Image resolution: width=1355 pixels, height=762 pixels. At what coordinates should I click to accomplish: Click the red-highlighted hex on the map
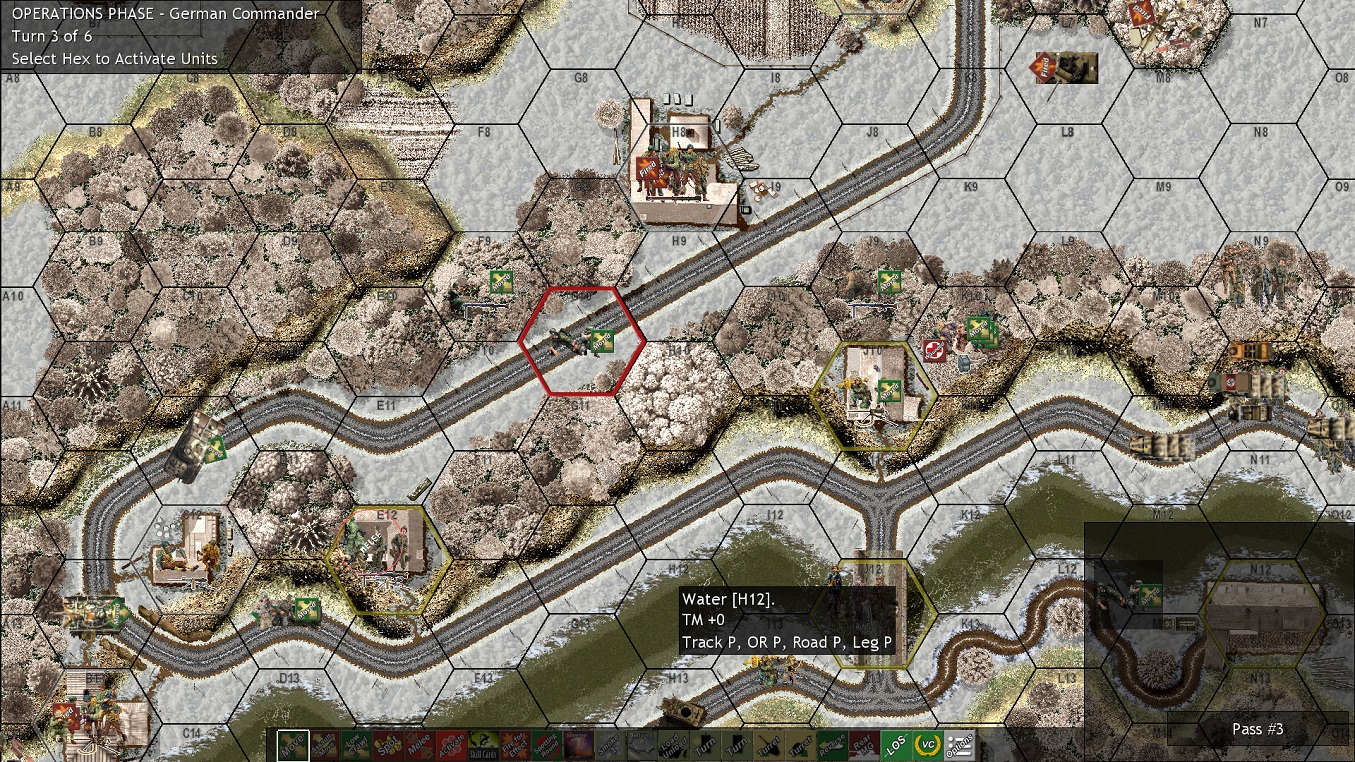(x=583, y=340)
